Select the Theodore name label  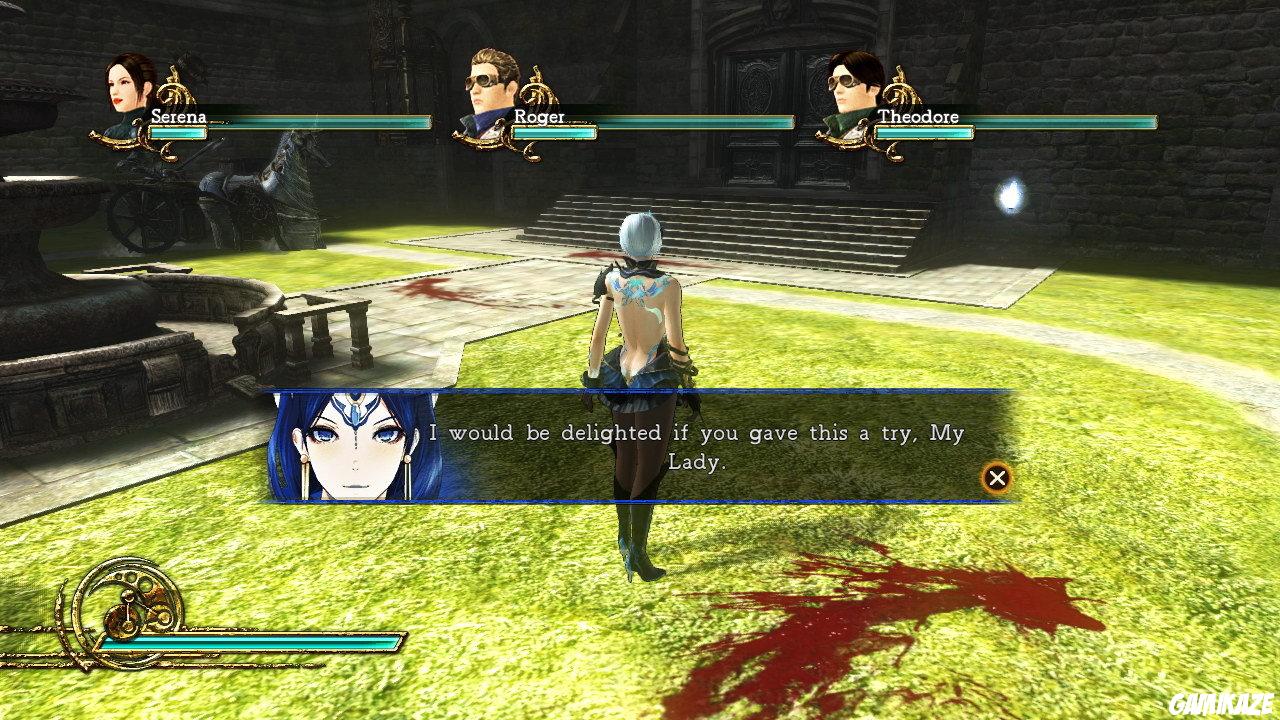(919, 117)
